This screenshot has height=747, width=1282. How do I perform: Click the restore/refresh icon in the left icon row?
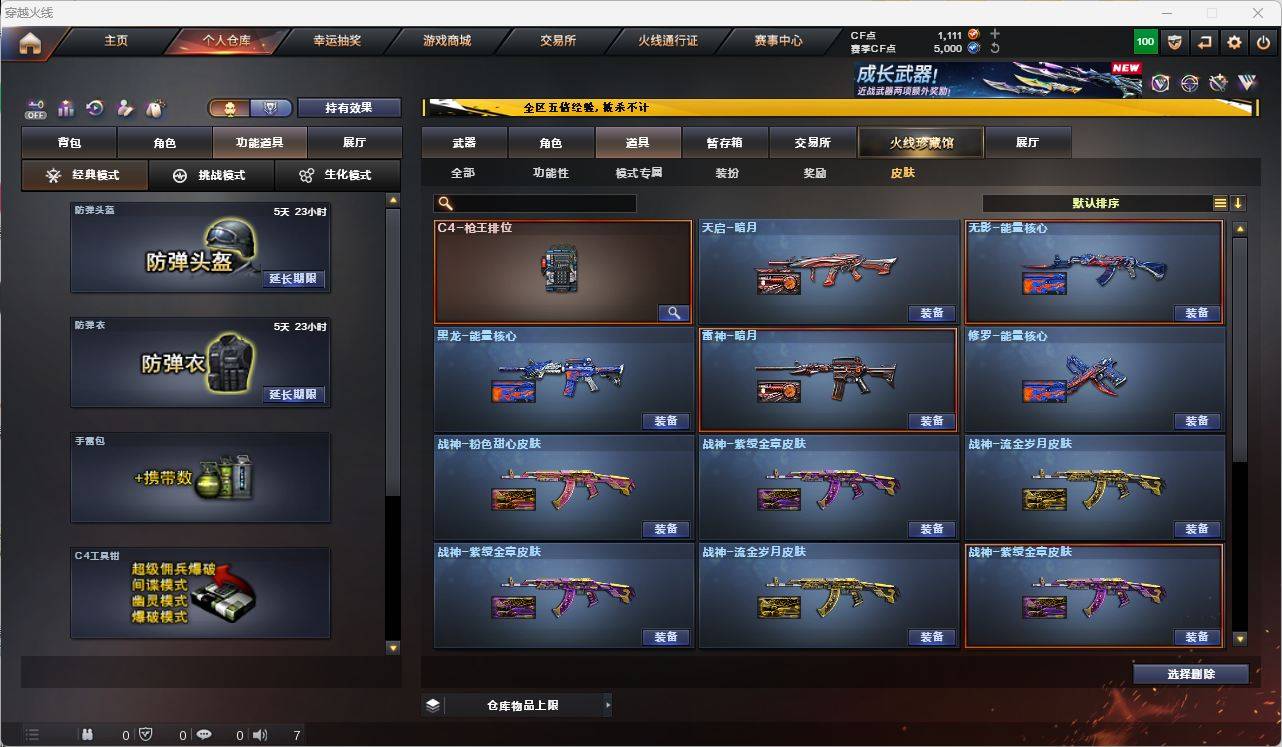[94, 109]
